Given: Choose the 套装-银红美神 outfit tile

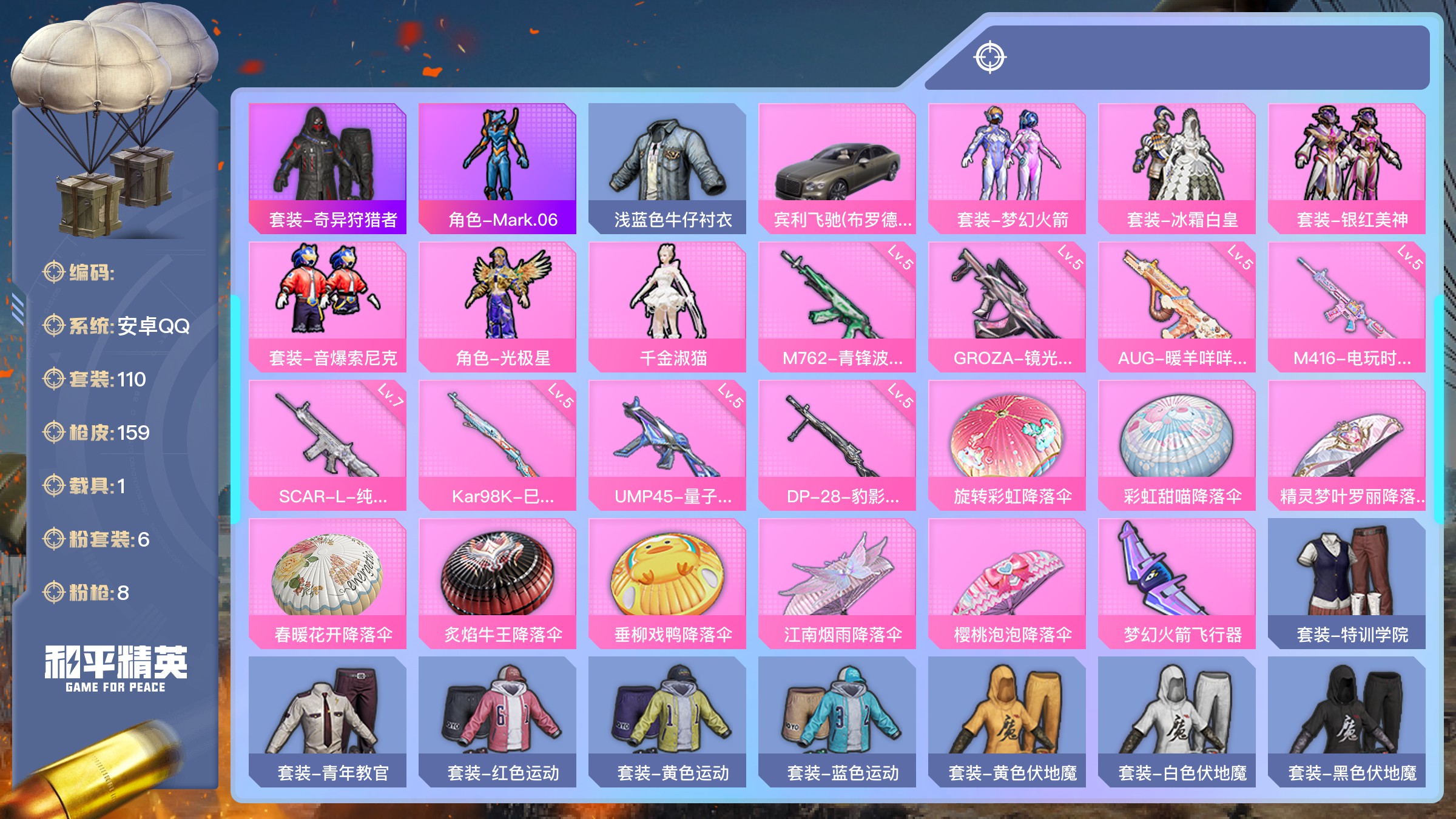Looking at the screenshot, I should pyautogui.click(x=1347, y=168).
